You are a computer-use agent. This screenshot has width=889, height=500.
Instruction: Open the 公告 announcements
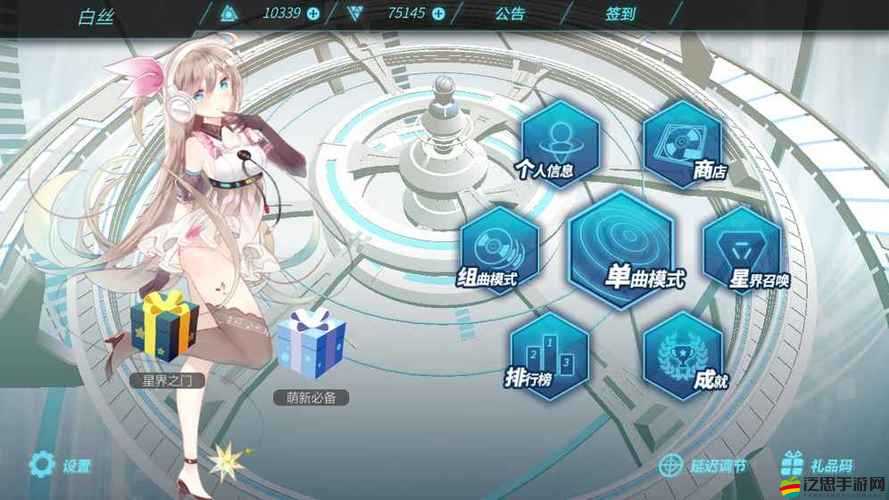click(509, 14)
